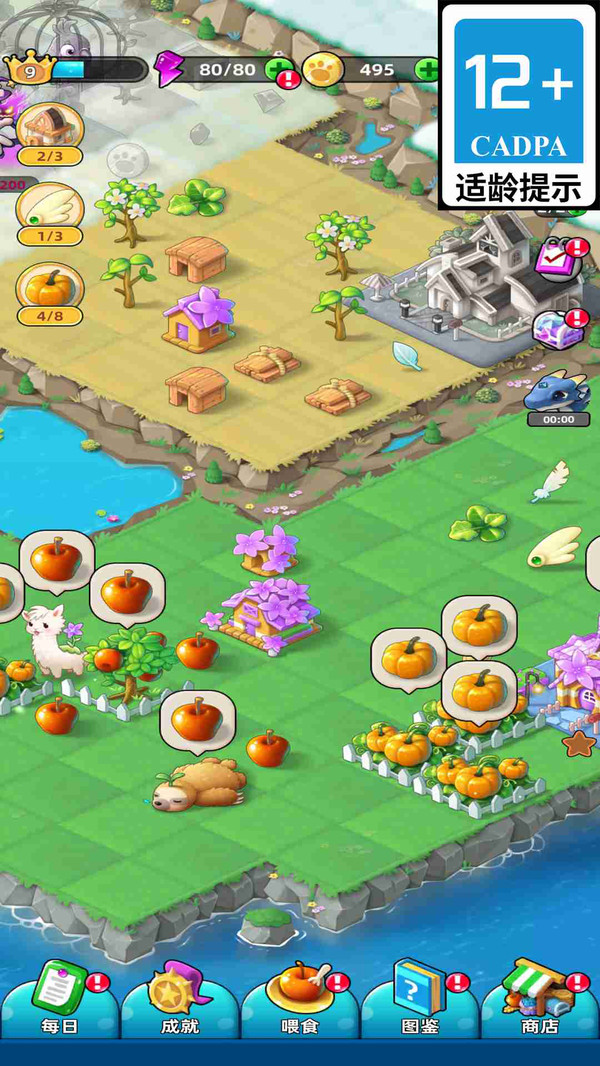Open the CADPA 12+ age rating notice
Image resolution: width=600 pixels, height=1066 pixels.
coord(518,104)
